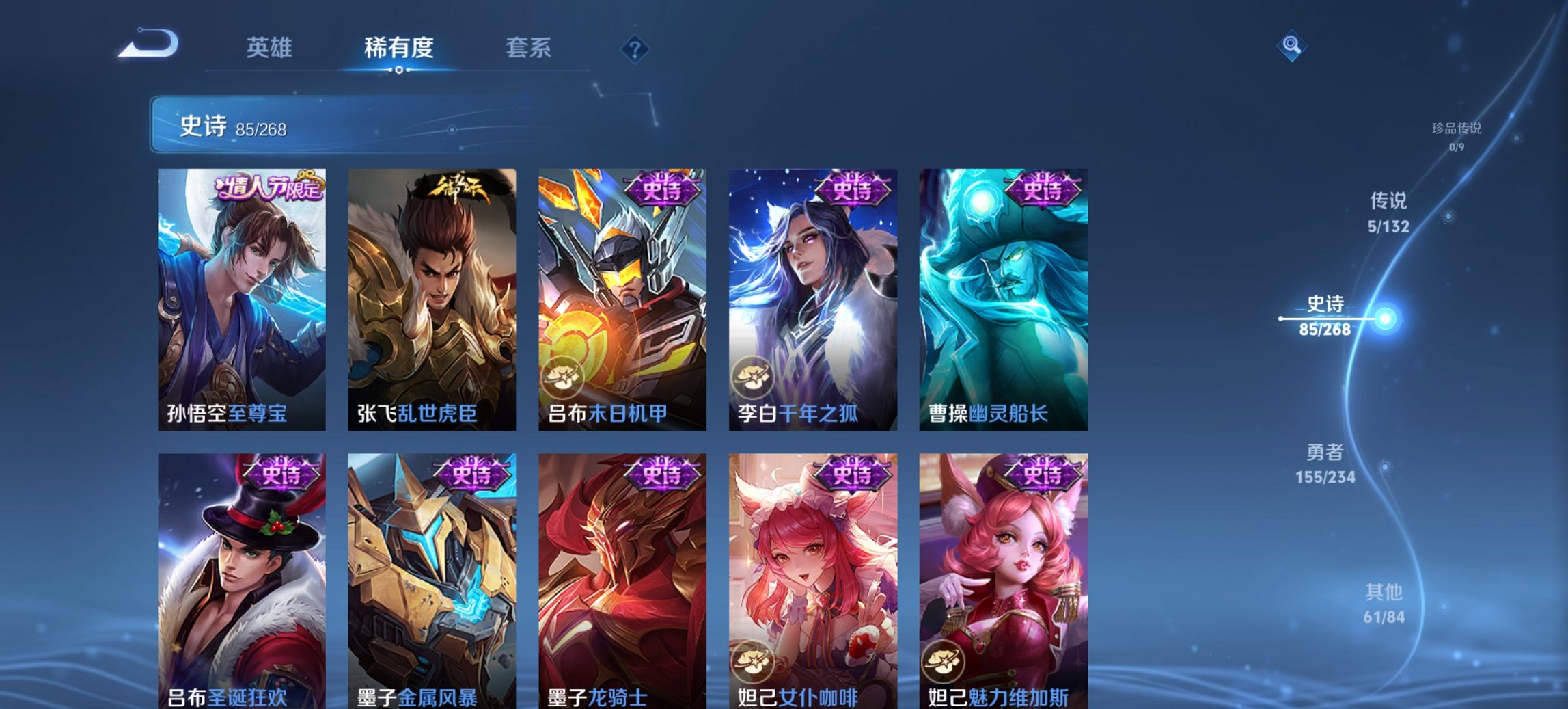The width and height of the screenshot is (1568, 709).
Task: Select the 珍品传说 rarity node
Action: tap(1455, 135)
